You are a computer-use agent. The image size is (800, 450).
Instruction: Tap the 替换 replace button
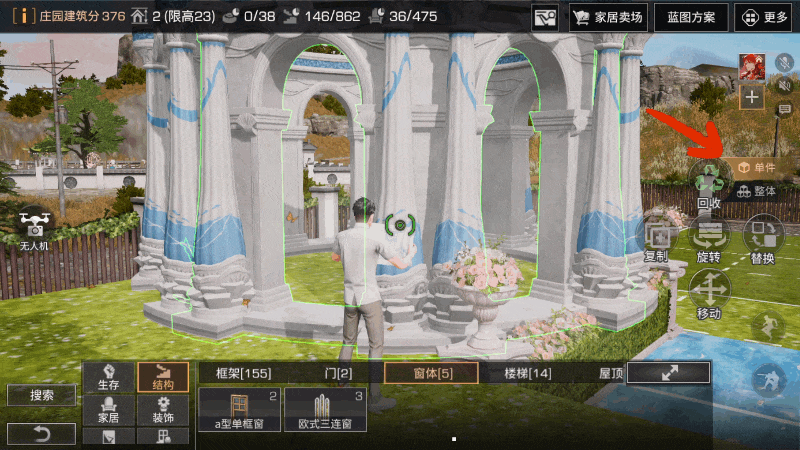[762, 238]
